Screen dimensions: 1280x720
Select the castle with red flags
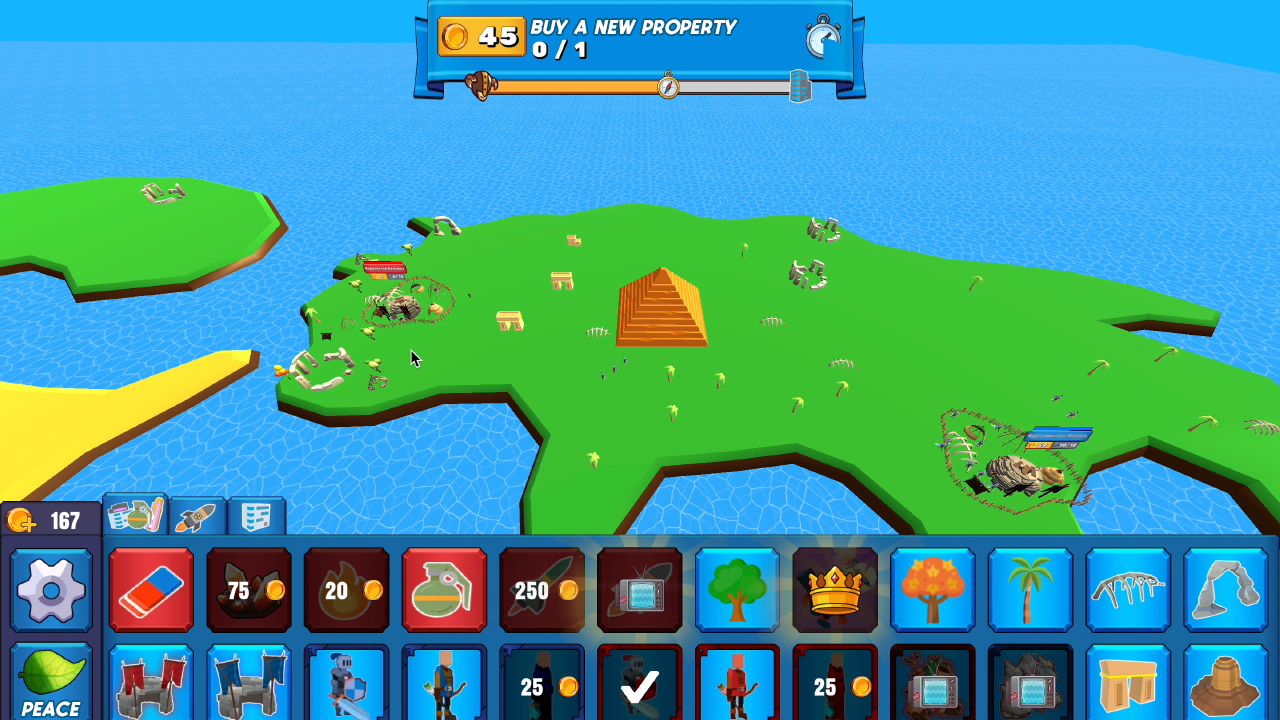(151, 690)
